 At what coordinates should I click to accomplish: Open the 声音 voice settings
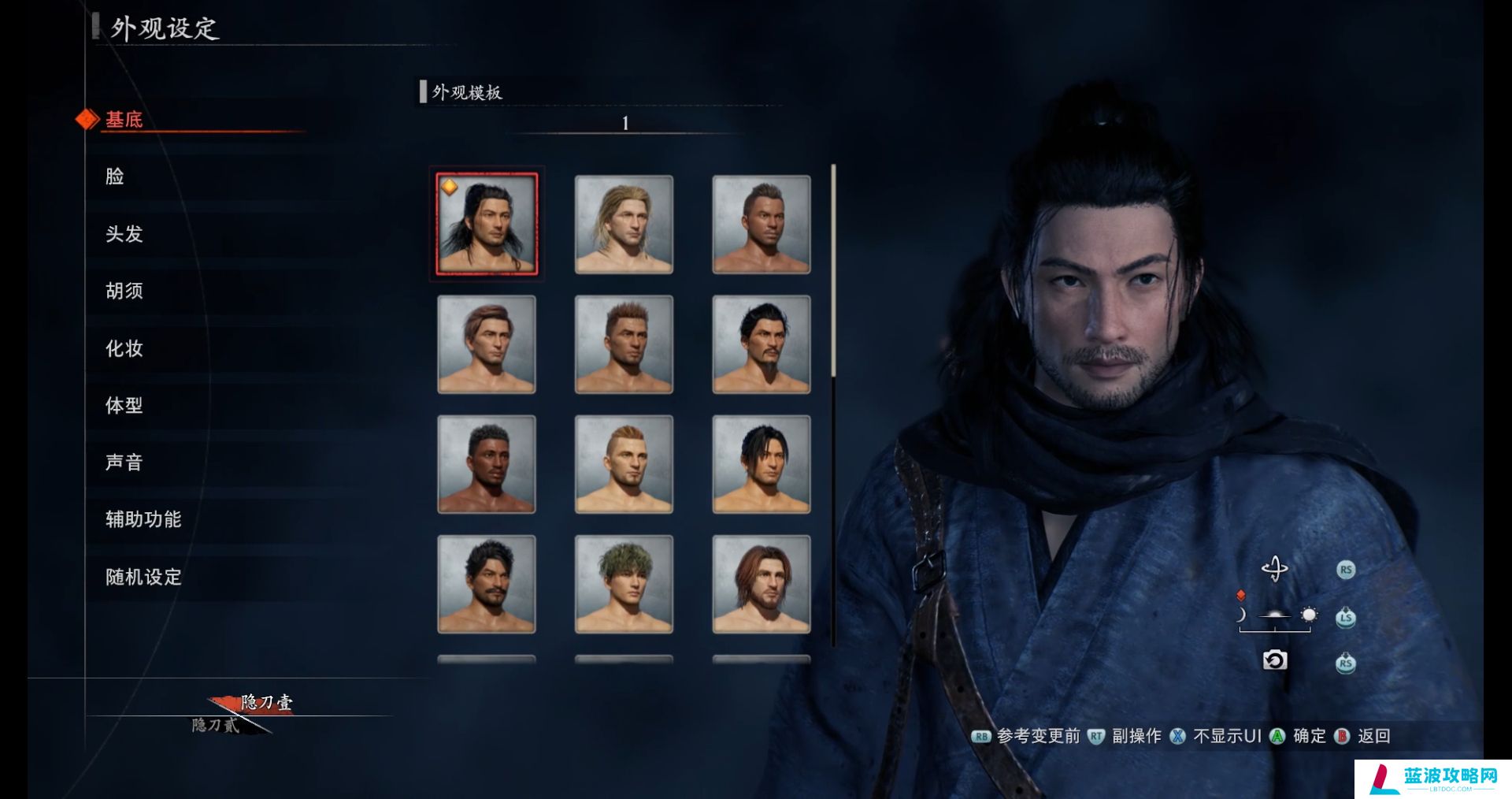point(124,463)
